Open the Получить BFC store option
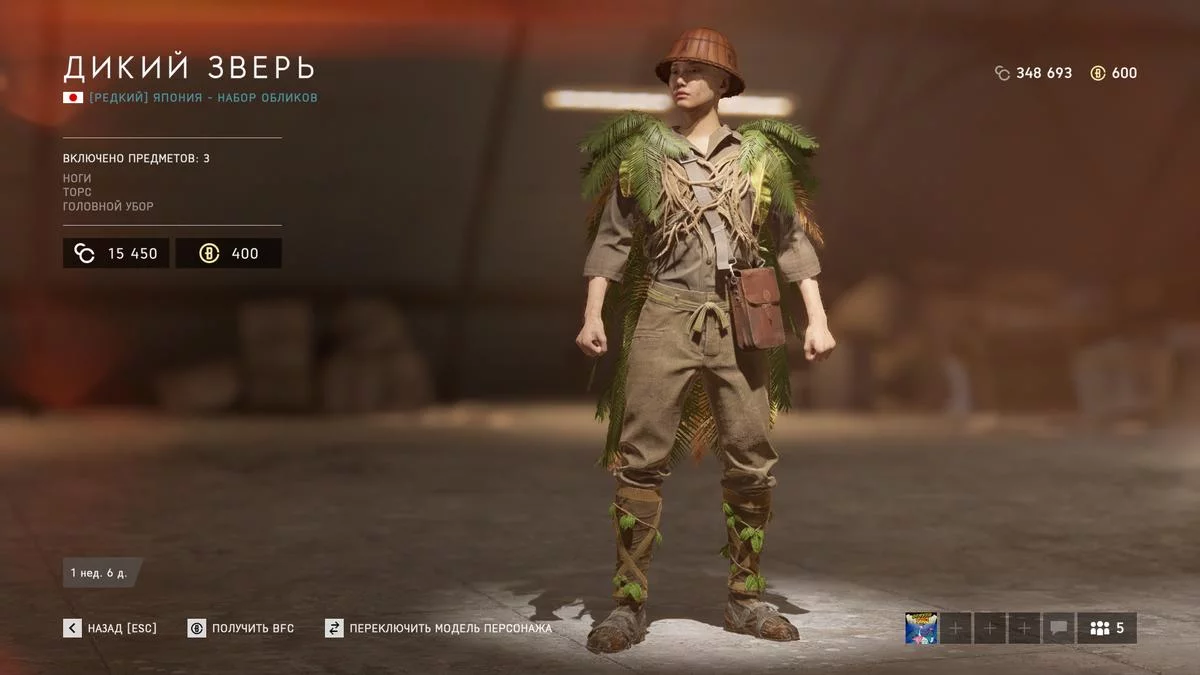The width and height of the screenshot is (1200, 675). pyautogui.click(x=241, y=628)
